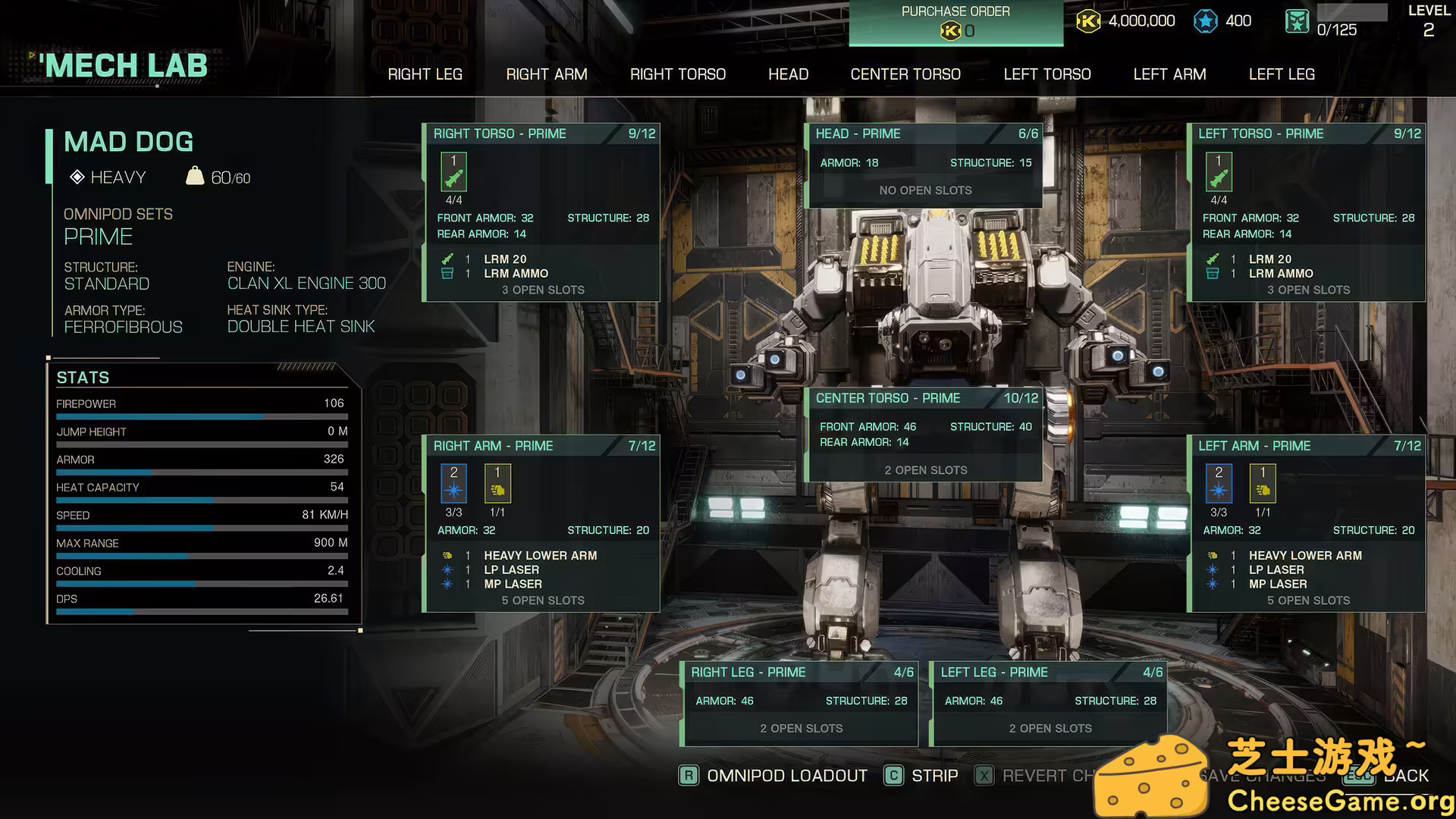Screen dimensions: 1456x819
Task: Select the LRM 20 missile icon in Right Torso
Action: (x=447, y=259)
